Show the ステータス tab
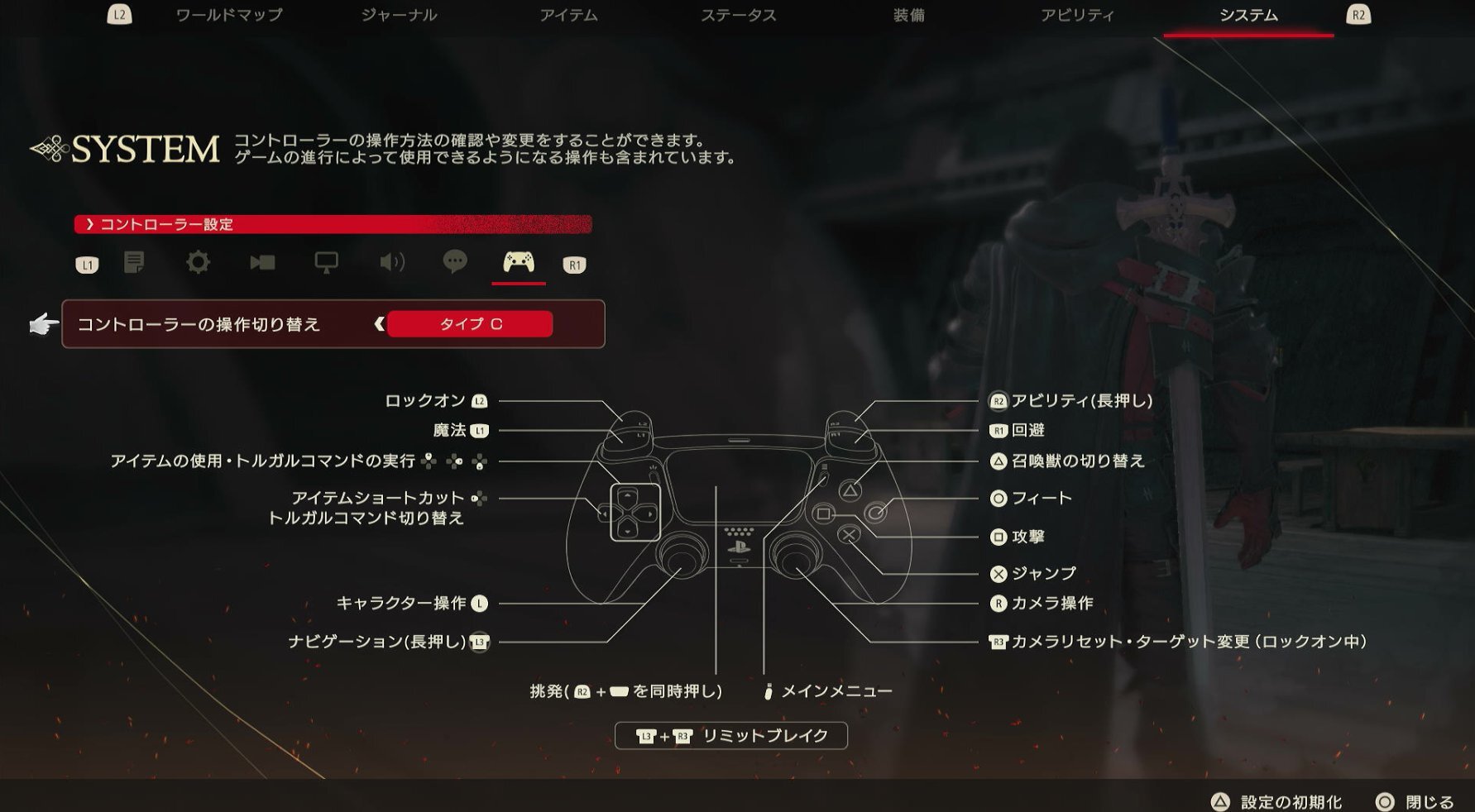1475x812 pixels. (x=738, y=16)
